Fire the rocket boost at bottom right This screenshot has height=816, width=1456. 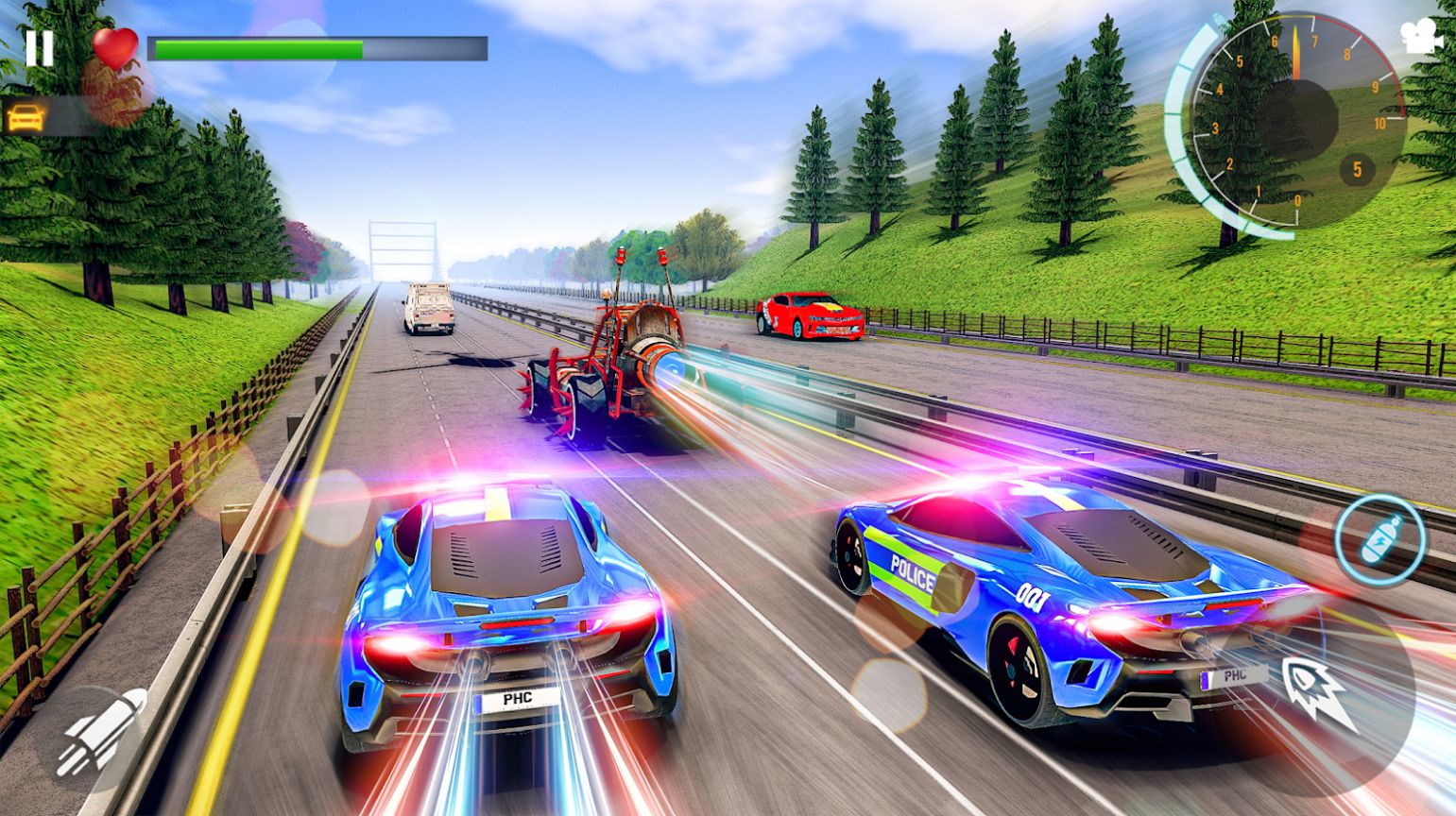pos(1321,692)
